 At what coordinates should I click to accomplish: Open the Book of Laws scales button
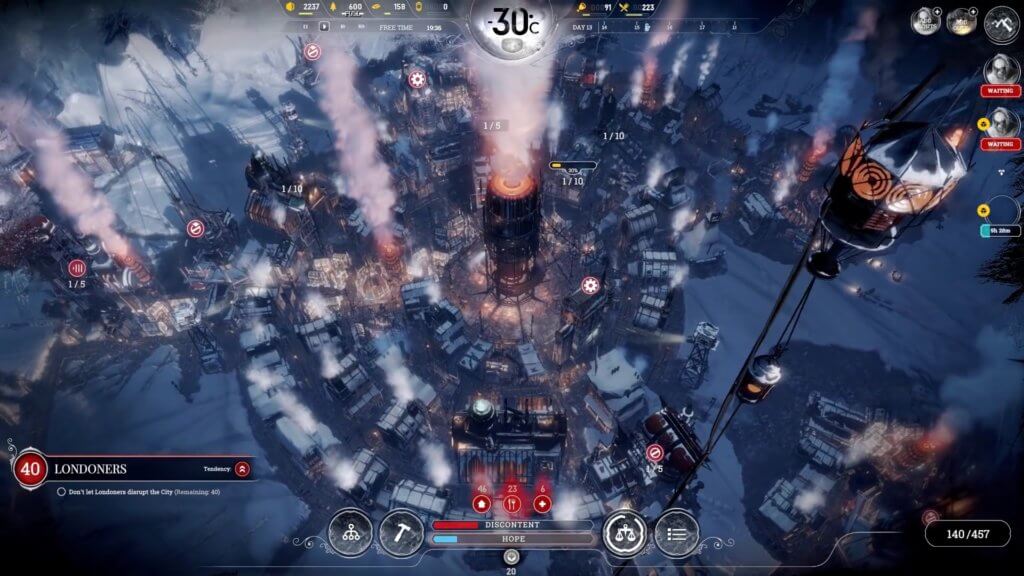[626, 533]
